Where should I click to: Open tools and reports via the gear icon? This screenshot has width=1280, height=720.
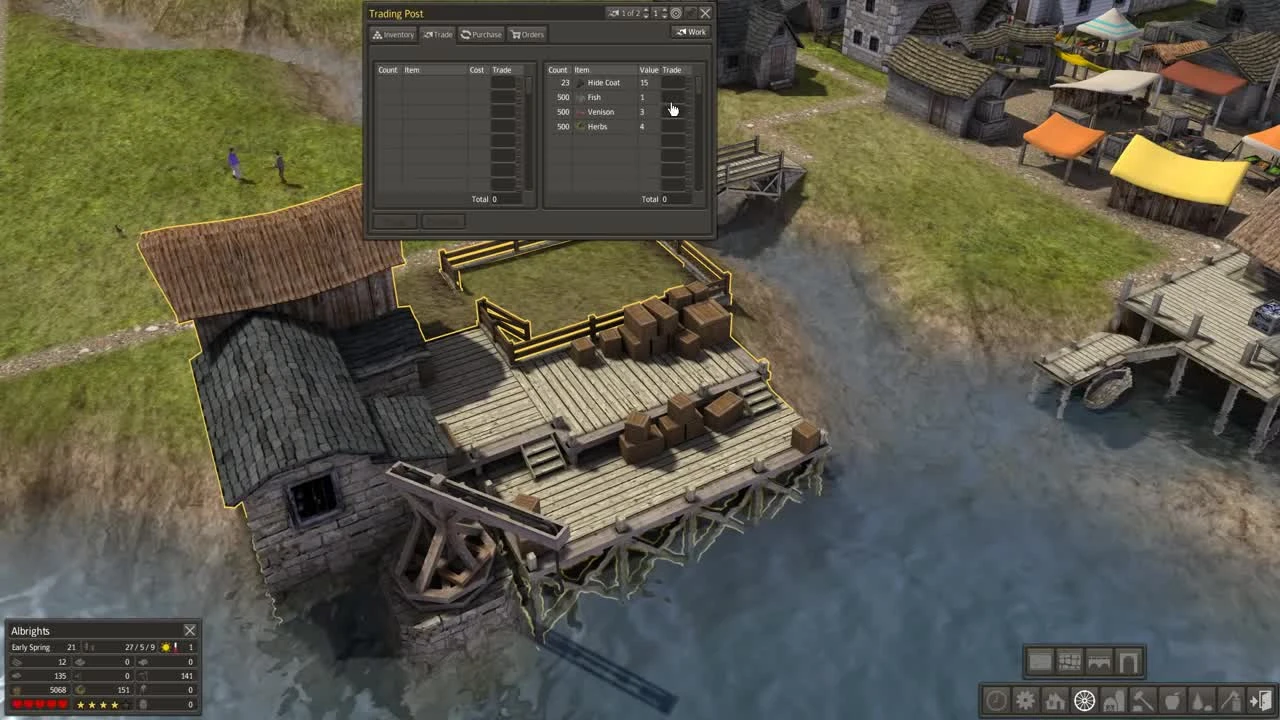1025,701
